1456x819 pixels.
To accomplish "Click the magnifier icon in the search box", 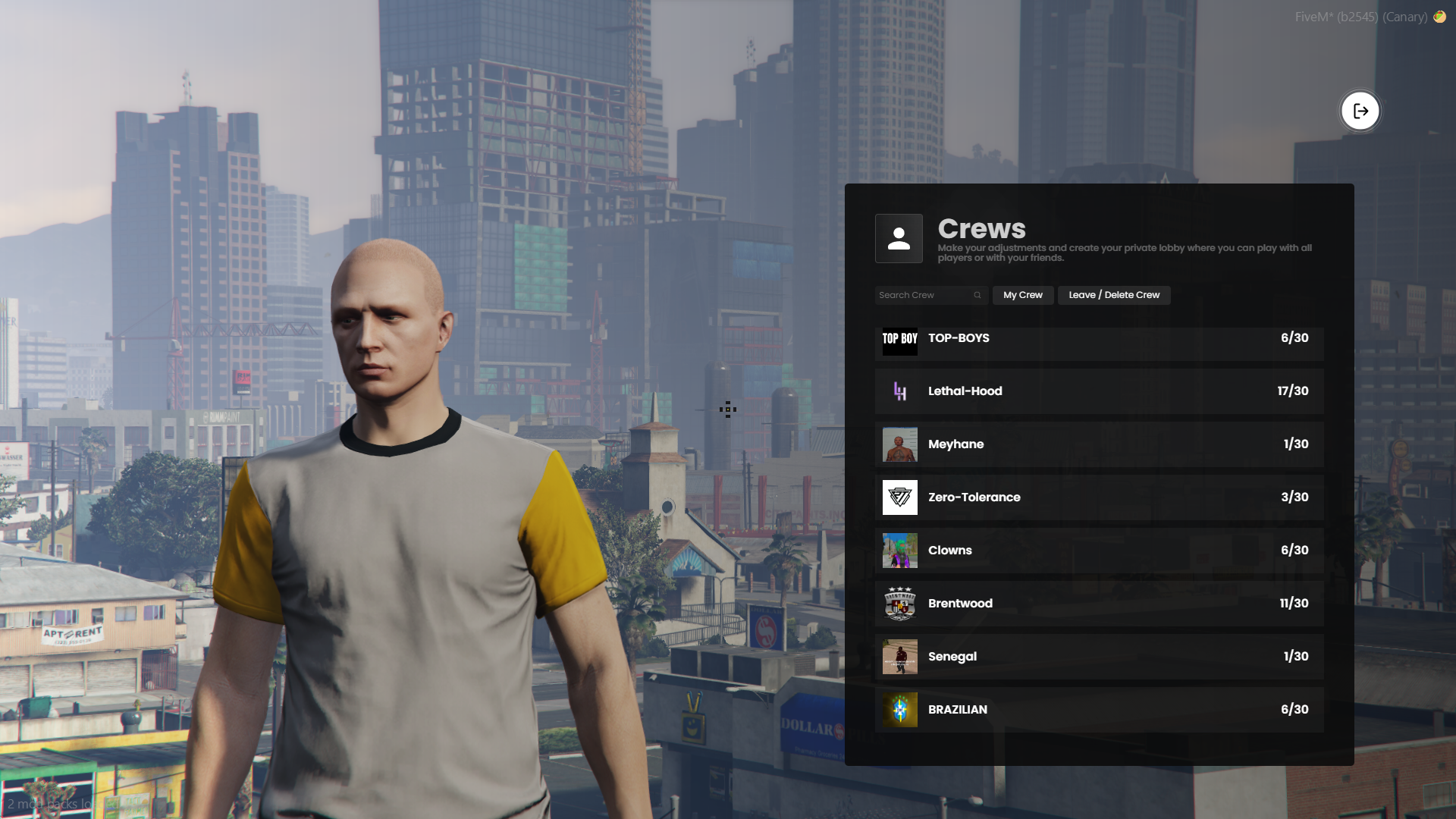I will click(977, 295).
